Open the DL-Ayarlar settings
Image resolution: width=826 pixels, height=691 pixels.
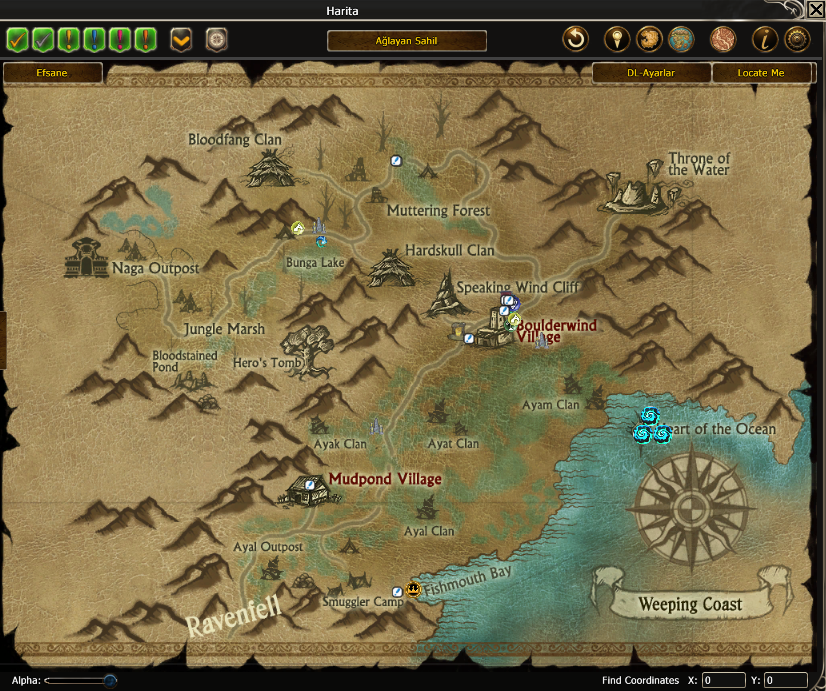coord(651,73)
